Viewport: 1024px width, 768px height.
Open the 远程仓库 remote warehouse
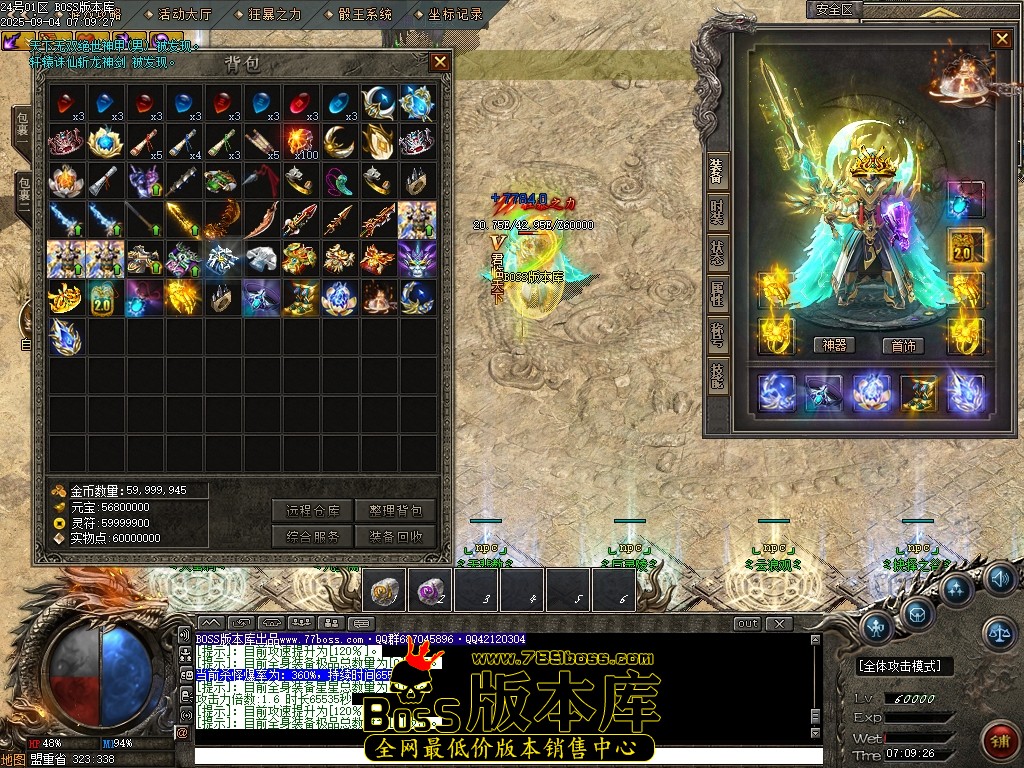tap(312, 511)
